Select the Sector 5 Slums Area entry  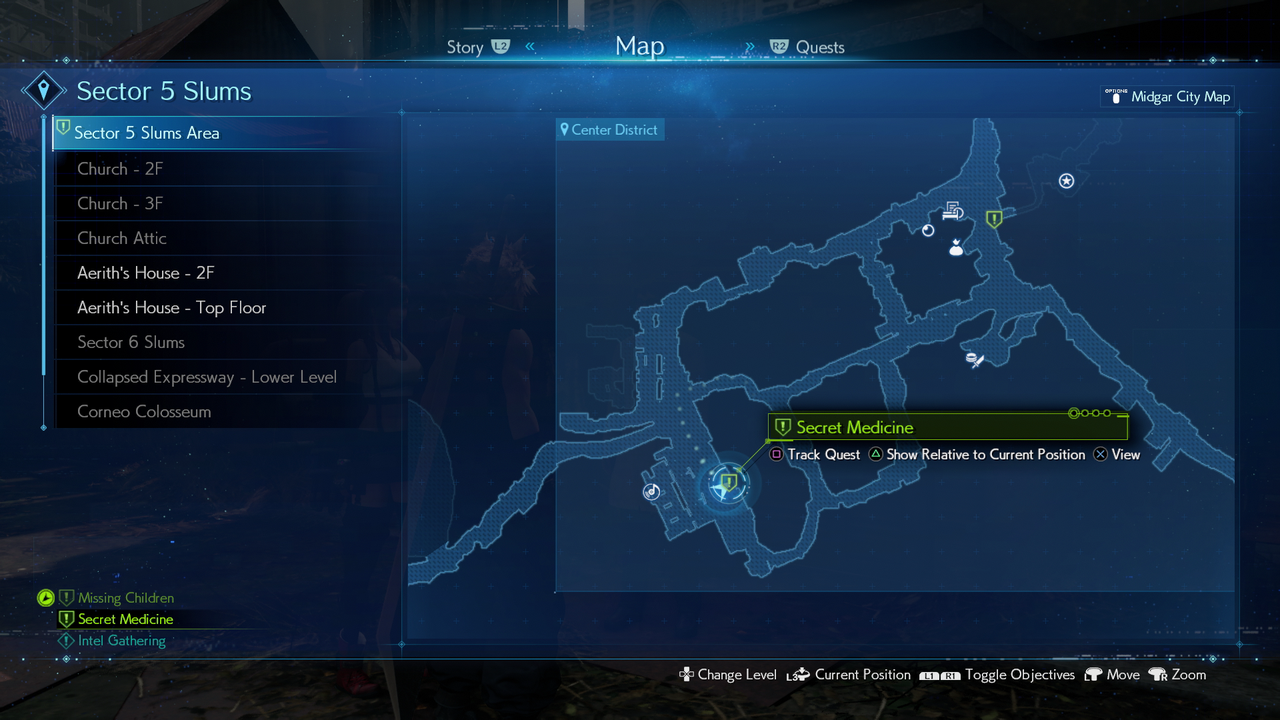tap(147, 133)
